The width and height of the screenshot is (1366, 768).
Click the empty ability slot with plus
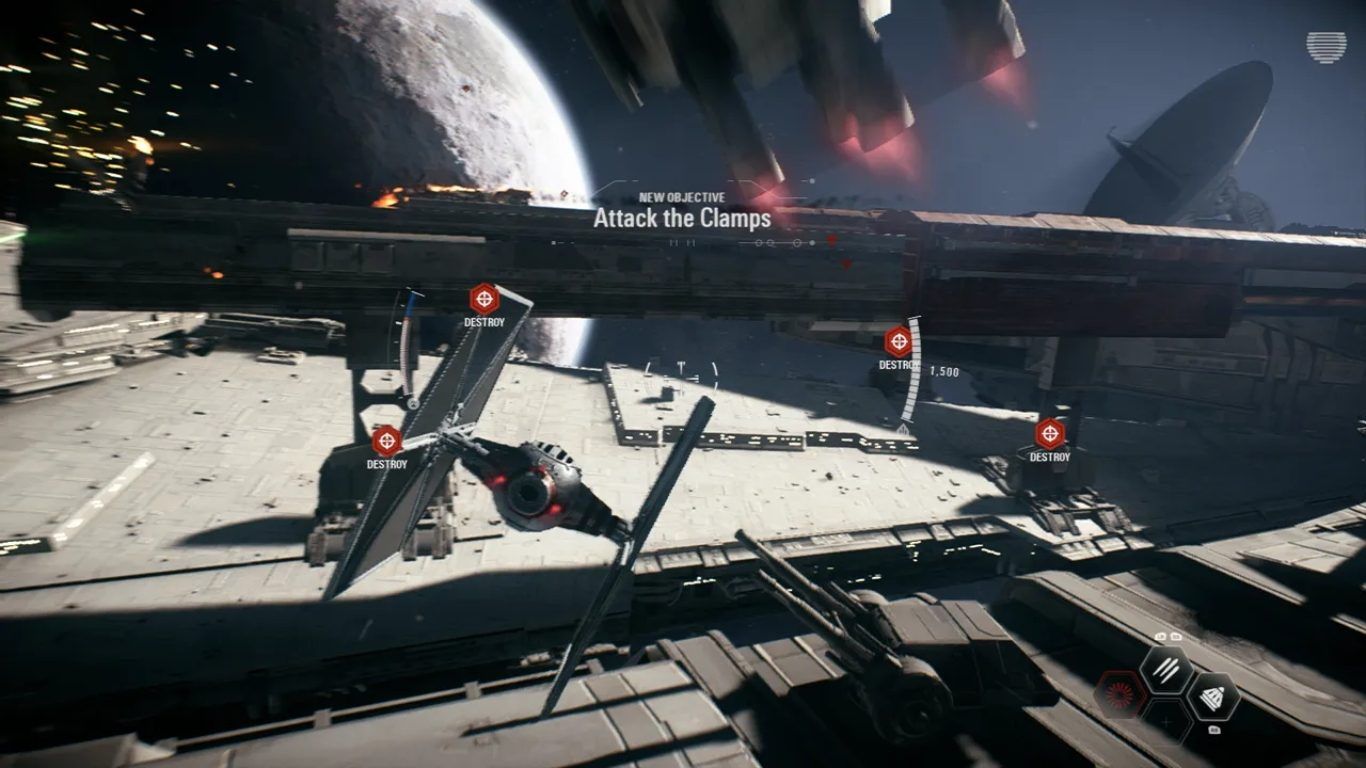pos(1166,720)
